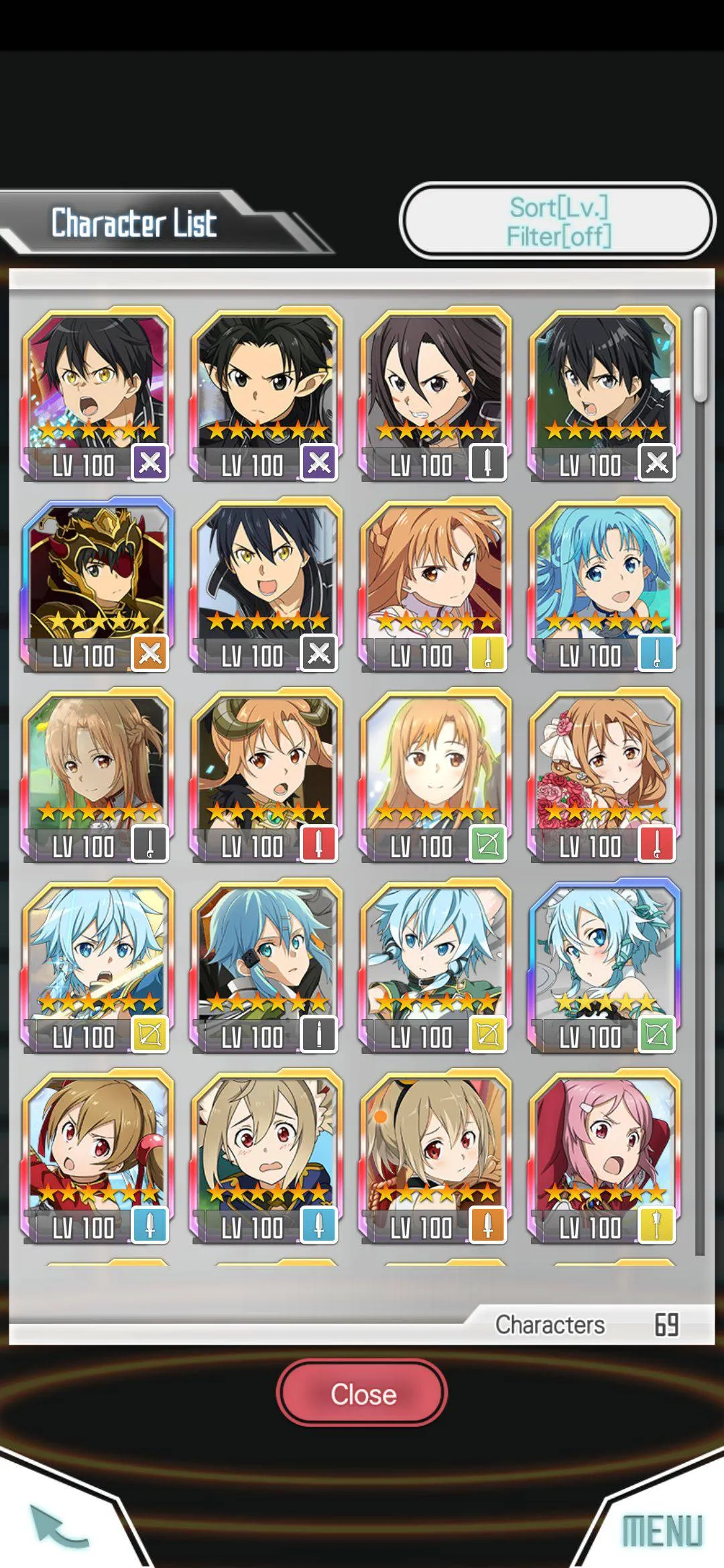This screenshot has height=1568, width=724.
Task: Choose the blushing blue-haired girl with green bow icon
Action: click(605, 965)
